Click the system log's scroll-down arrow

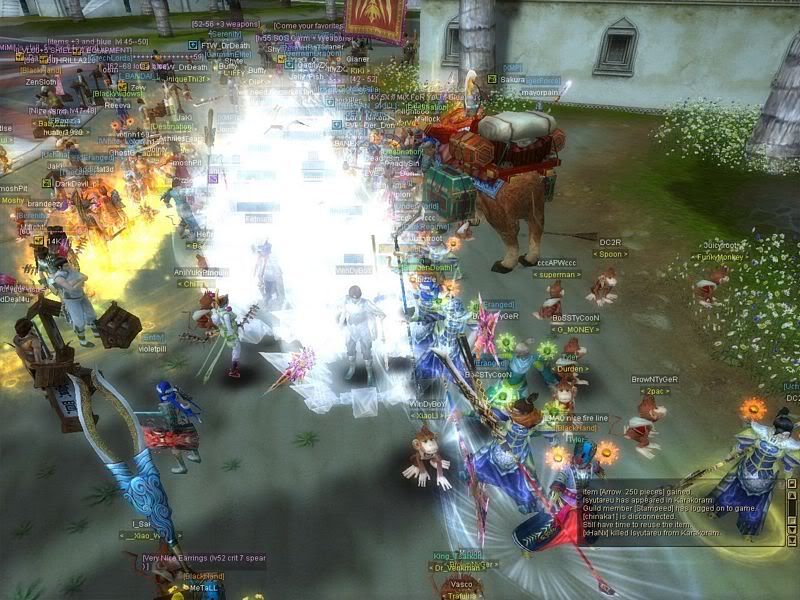pos(792,529)
